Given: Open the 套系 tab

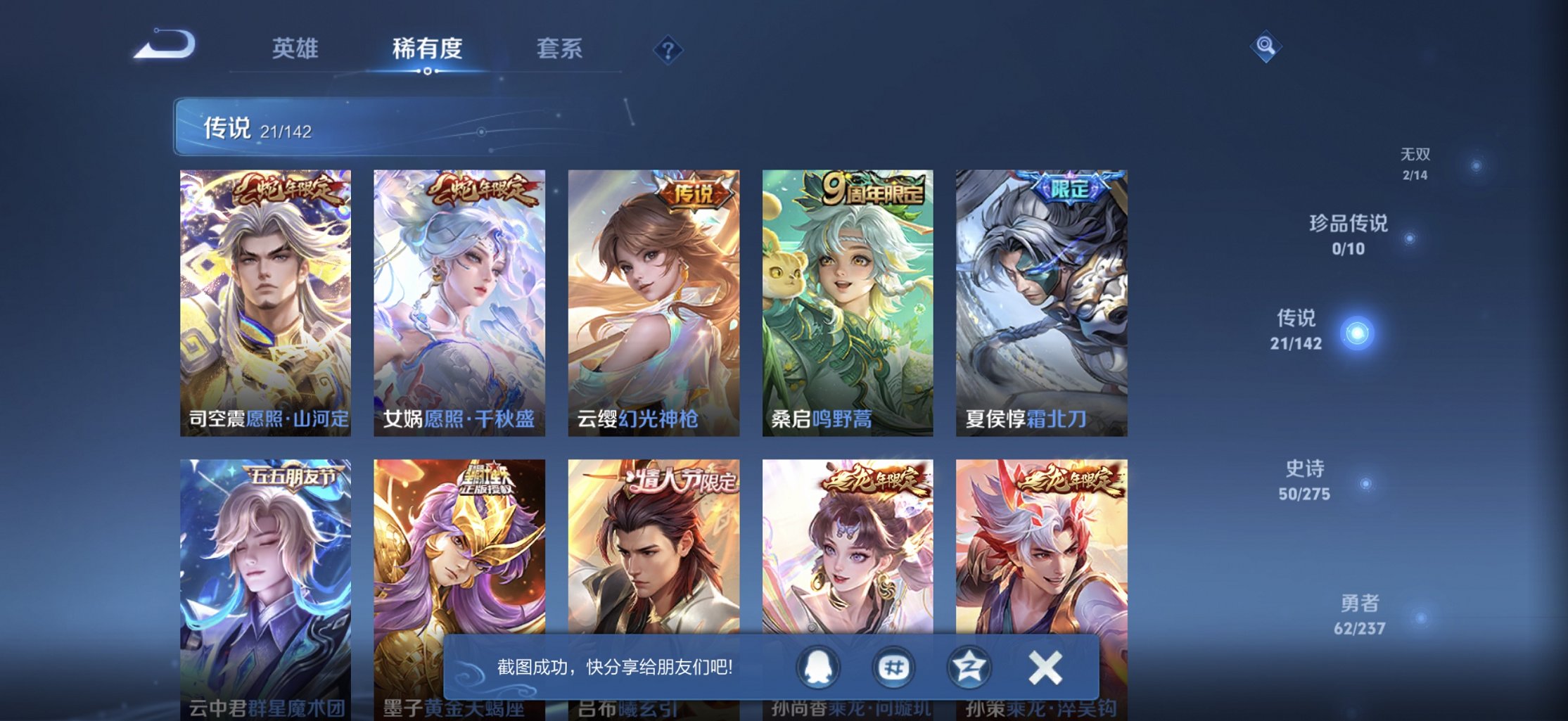Looking at the screenshot, I should [x=559, y=48].
